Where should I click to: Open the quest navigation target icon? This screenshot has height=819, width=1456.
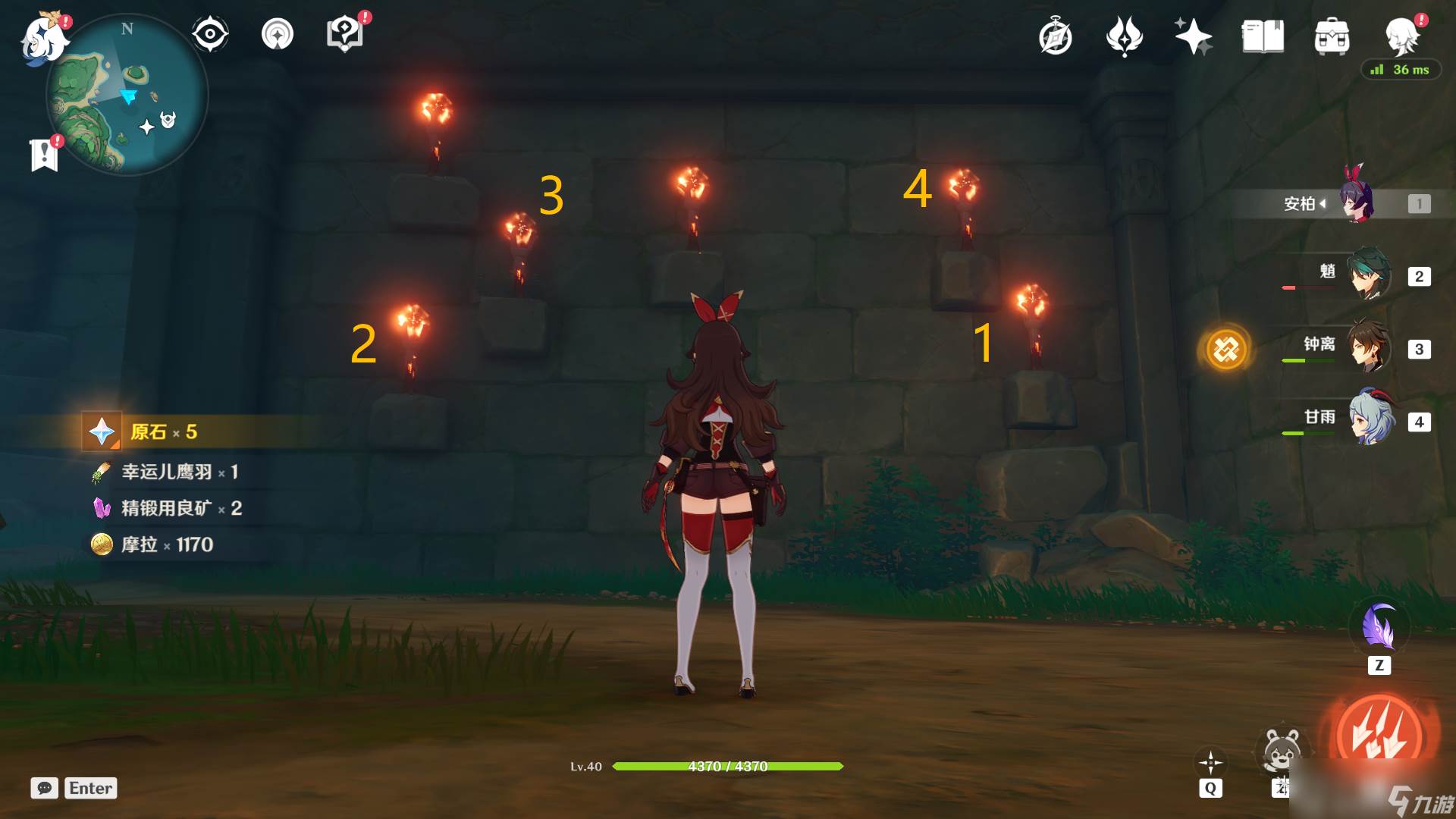[x=278, y=34]
